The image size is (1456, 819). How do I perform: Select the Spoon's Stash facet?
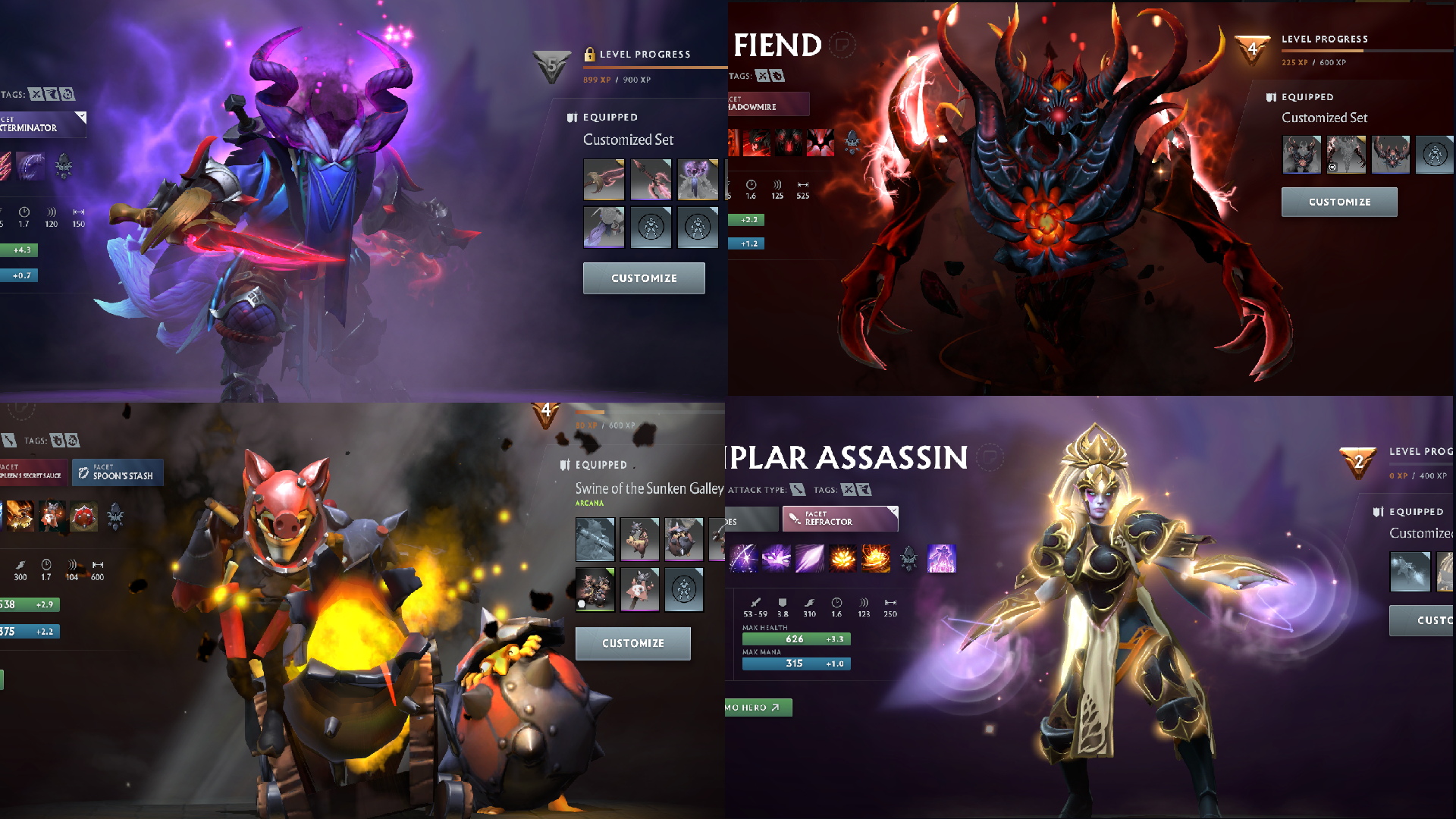(118, 472)
